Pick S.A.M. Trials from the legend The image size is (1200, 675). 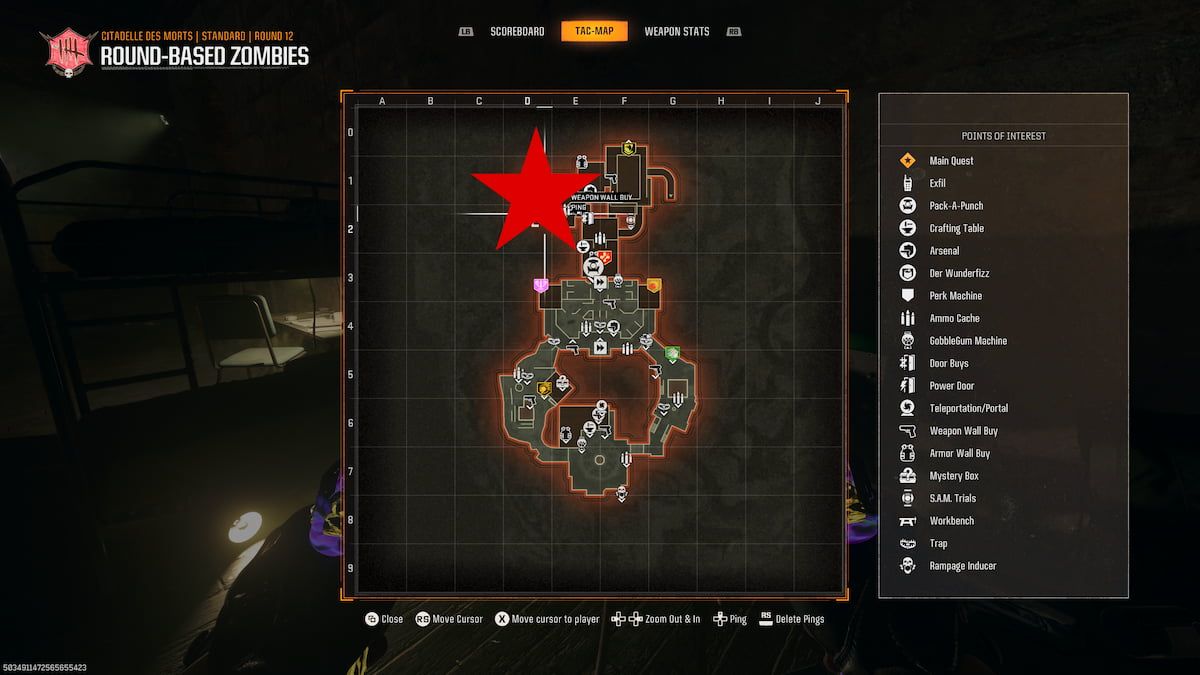tap(952, 498)
